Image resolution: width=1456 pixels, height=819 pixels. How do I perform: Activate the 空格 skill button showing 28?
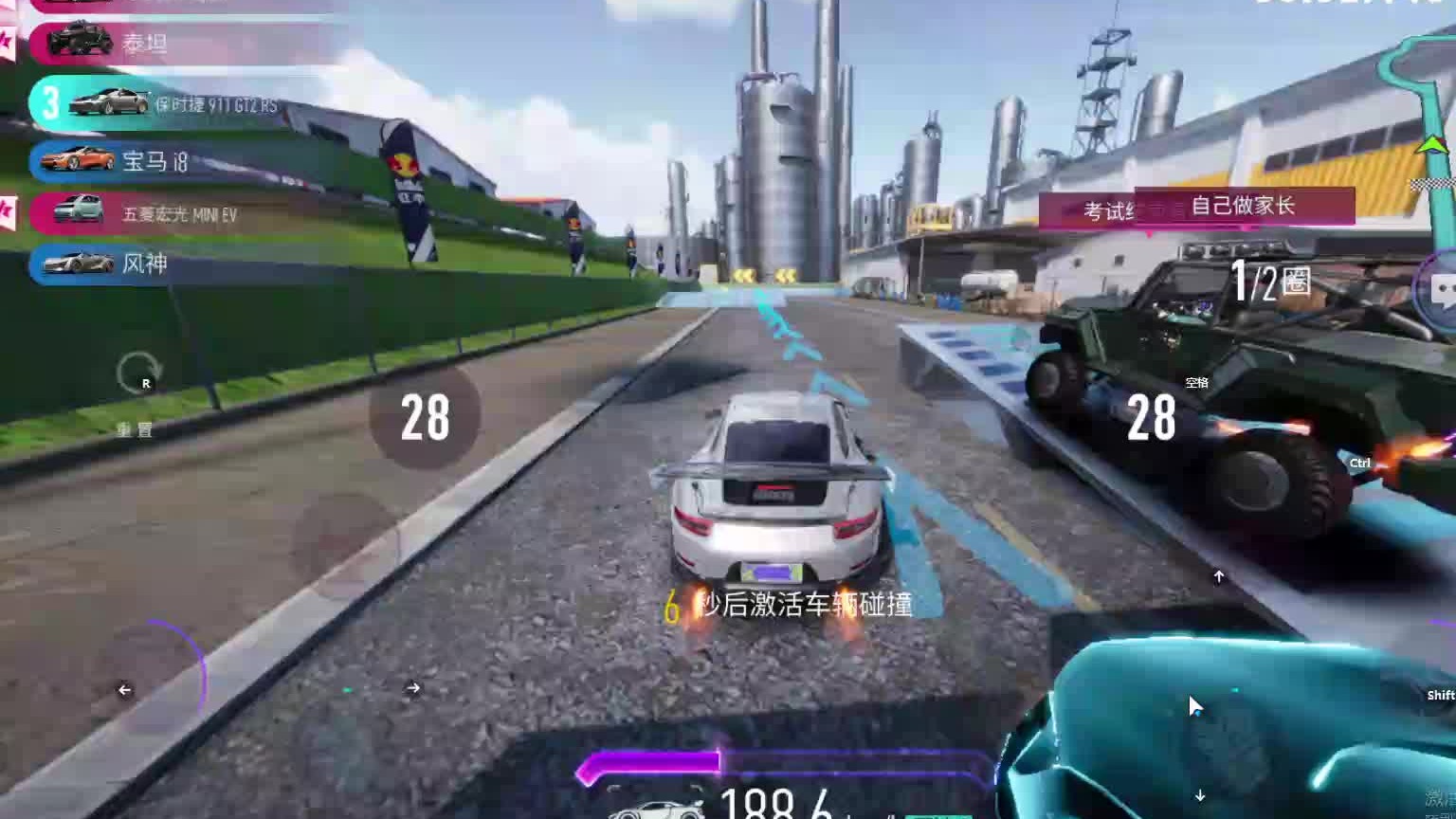tap(1152, 417)
